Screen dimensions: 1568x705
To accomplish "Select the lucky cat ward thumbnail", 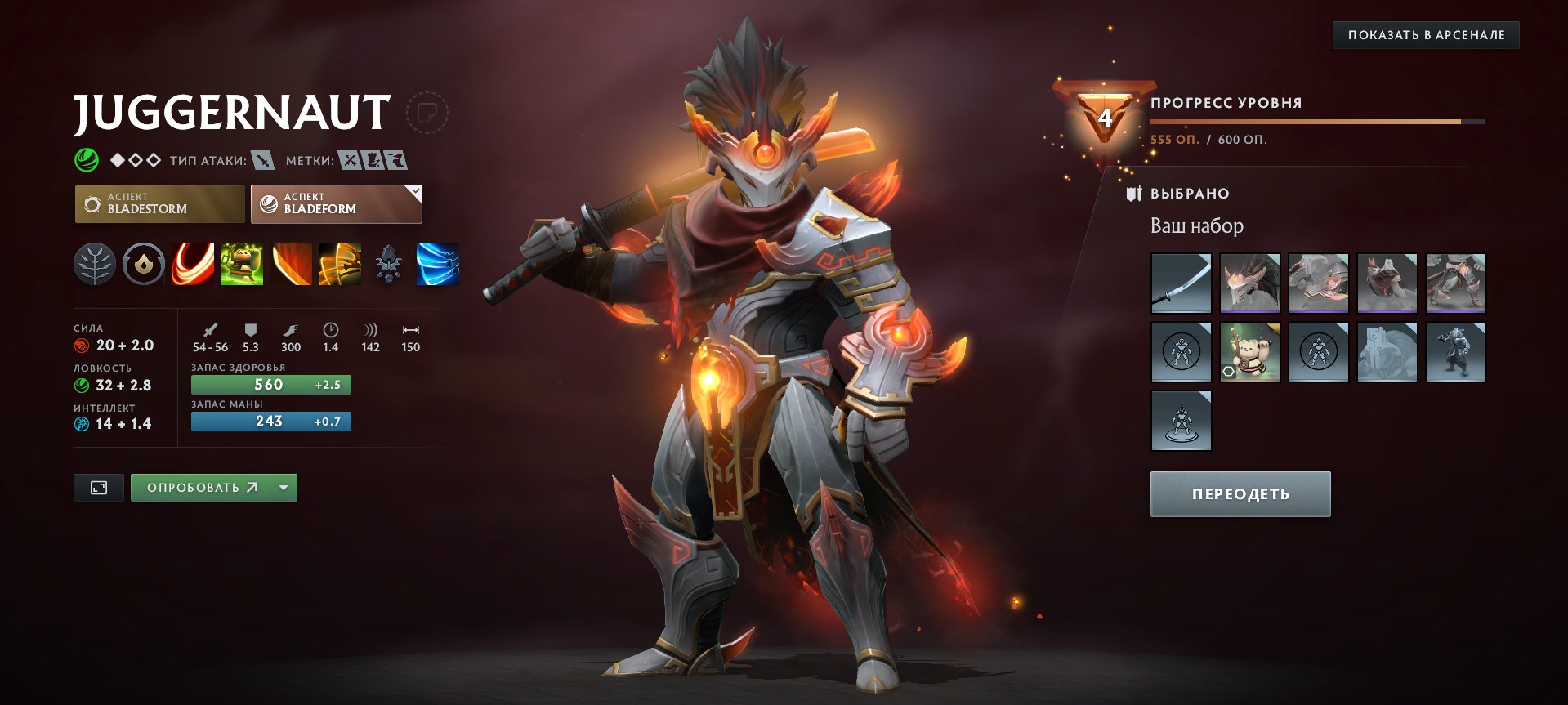I will point(1250,351).
